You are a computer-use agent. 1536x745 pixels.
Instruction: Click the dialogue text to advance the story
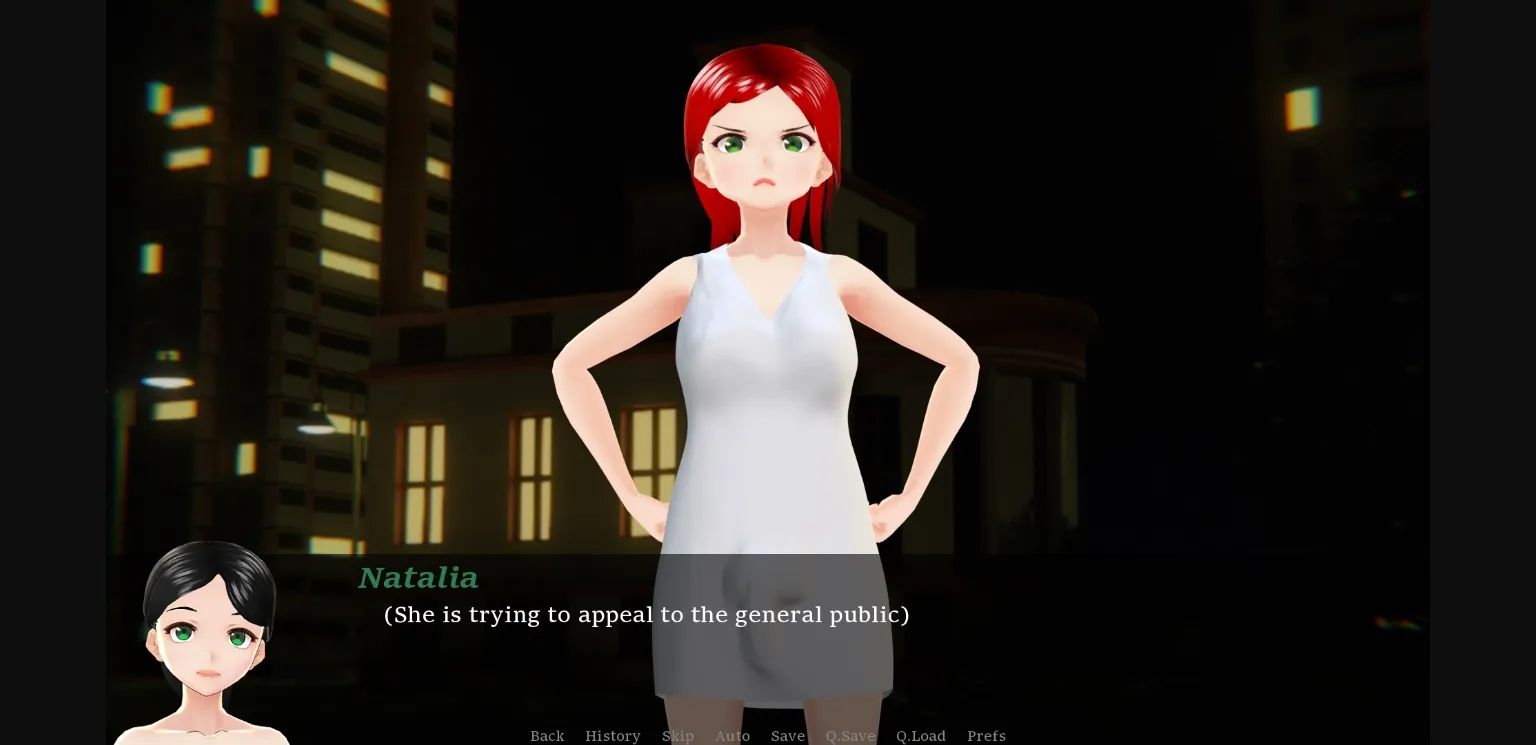646,615
